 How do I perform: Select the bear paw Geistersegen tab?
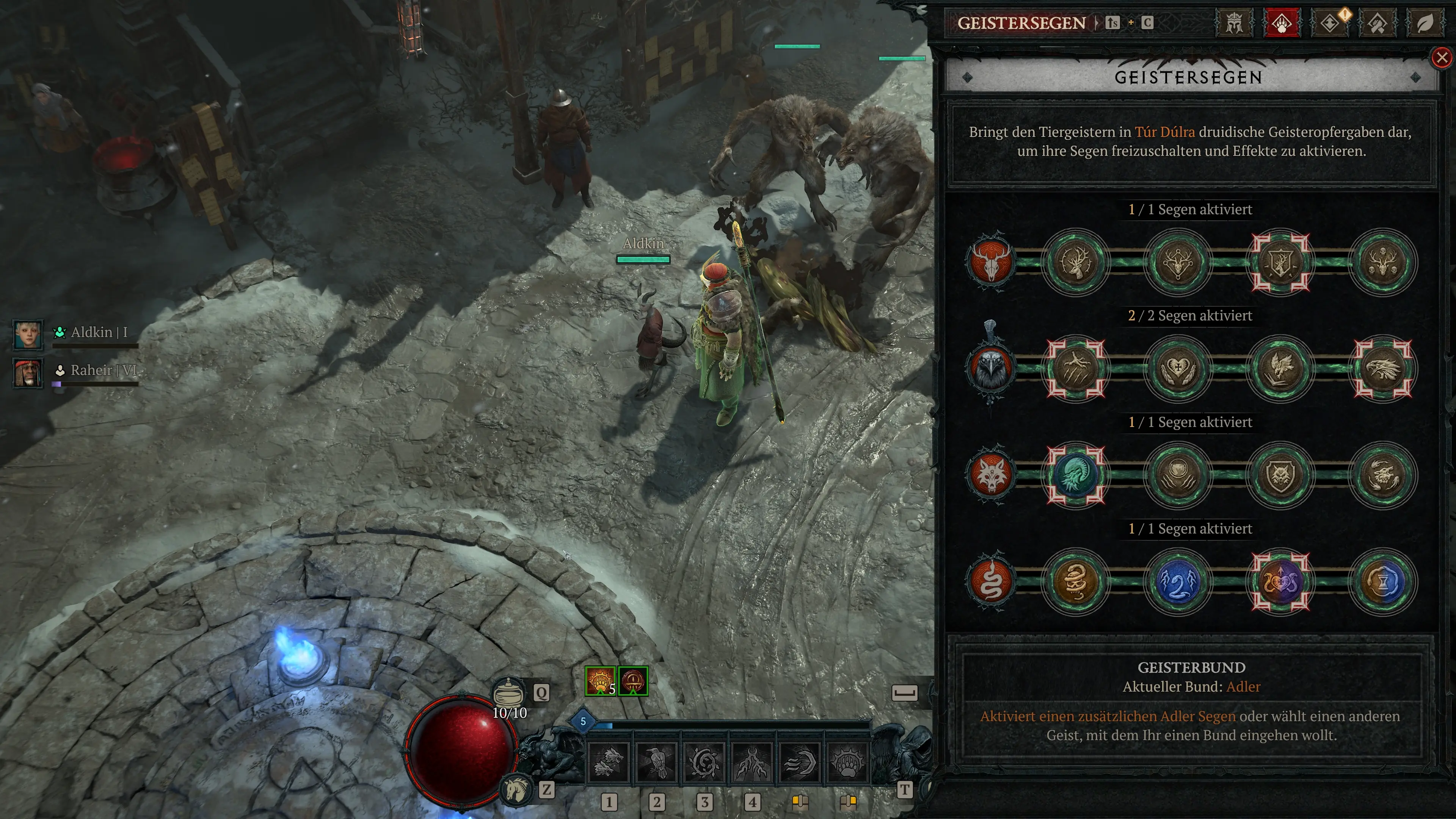tap(1281, 24)
